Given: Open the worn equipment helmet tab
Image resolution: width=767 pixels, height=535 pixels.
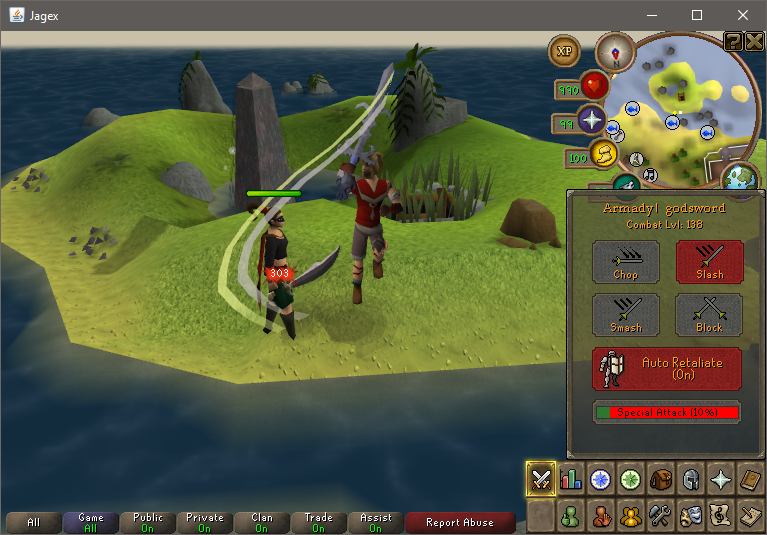Looking at the screenshot, I should (x=691, y=479).
